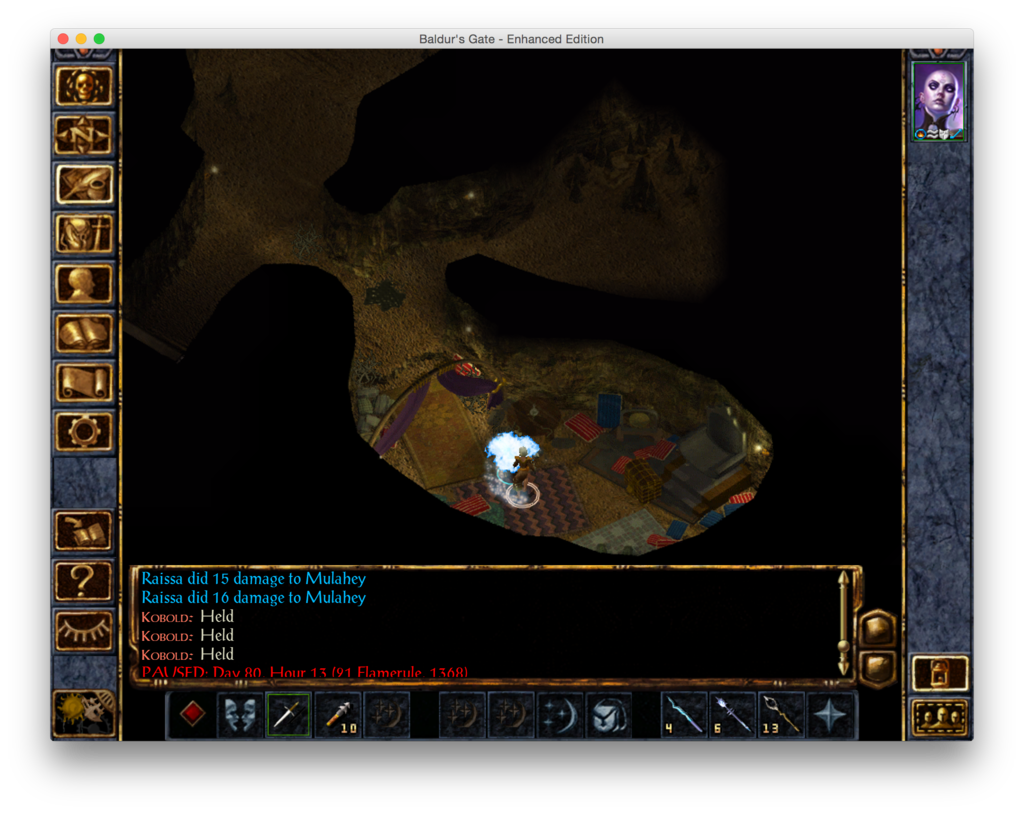This screenshot has width=1024, height=813.
Task: Open the help question mark button
Action: pos(84,580)
